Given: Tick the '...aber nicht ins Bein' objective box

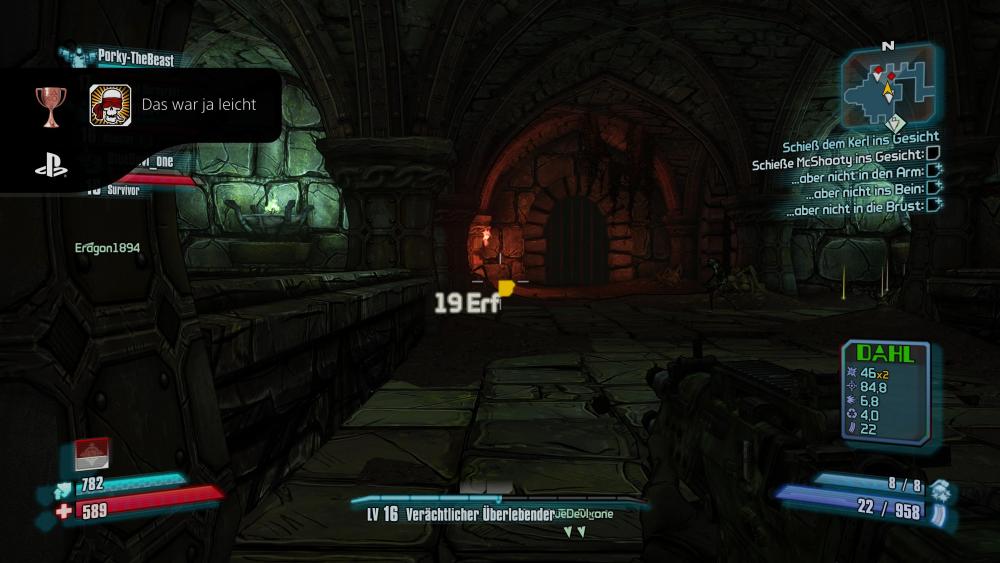Looking at the screenshot, I should tap(934, 187).
